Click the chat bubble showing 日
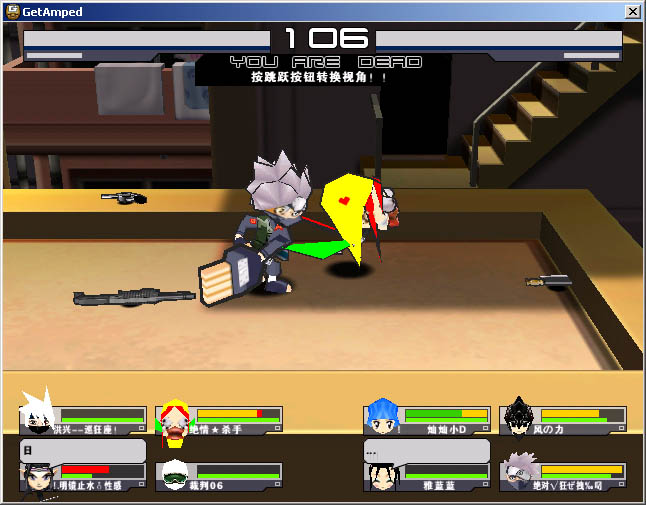Screen dimensions: 646x505 pyautogui.click(x=83, y=450)
